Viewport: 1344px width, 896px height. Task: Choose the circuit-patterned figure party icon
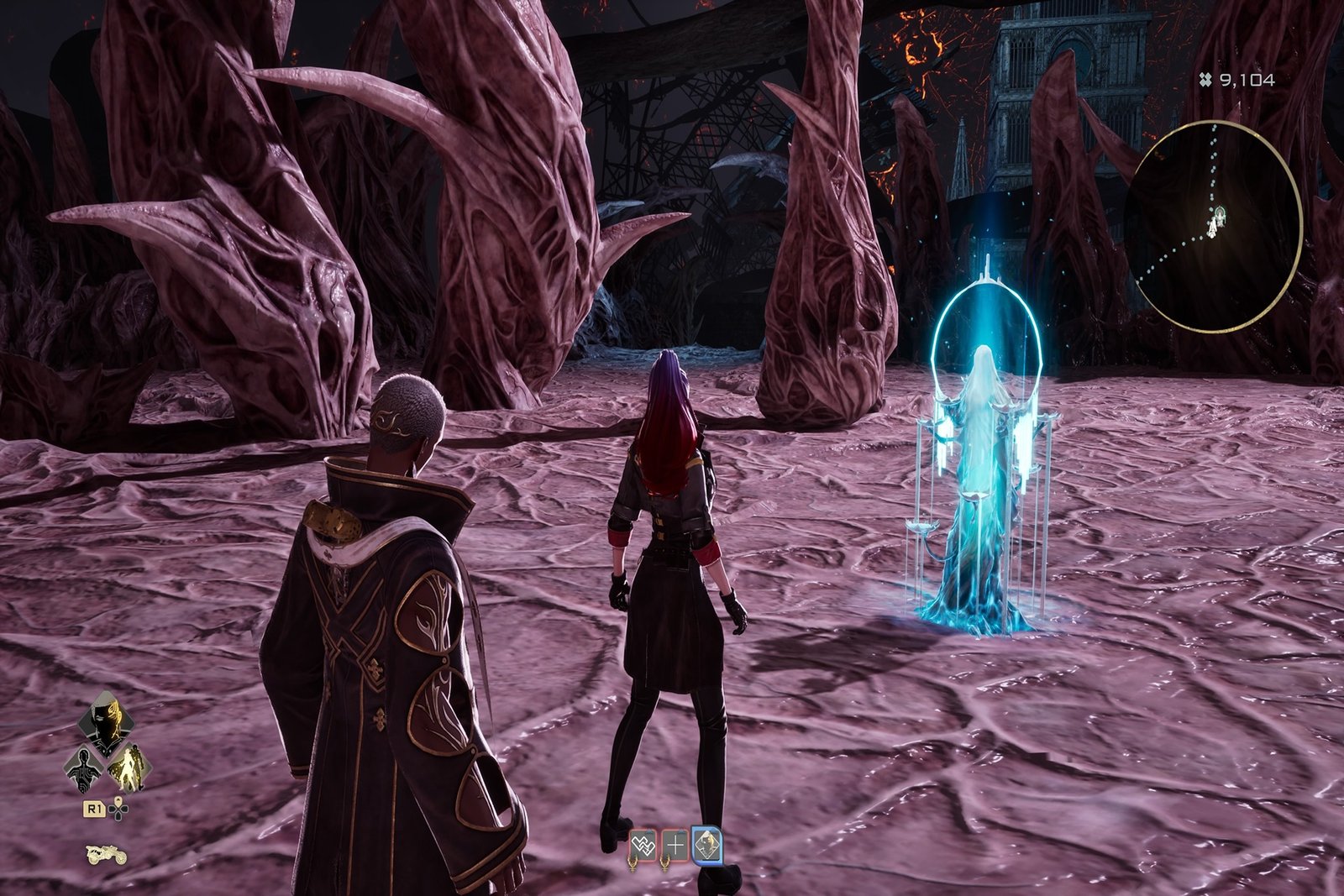[x=84, y=768]
